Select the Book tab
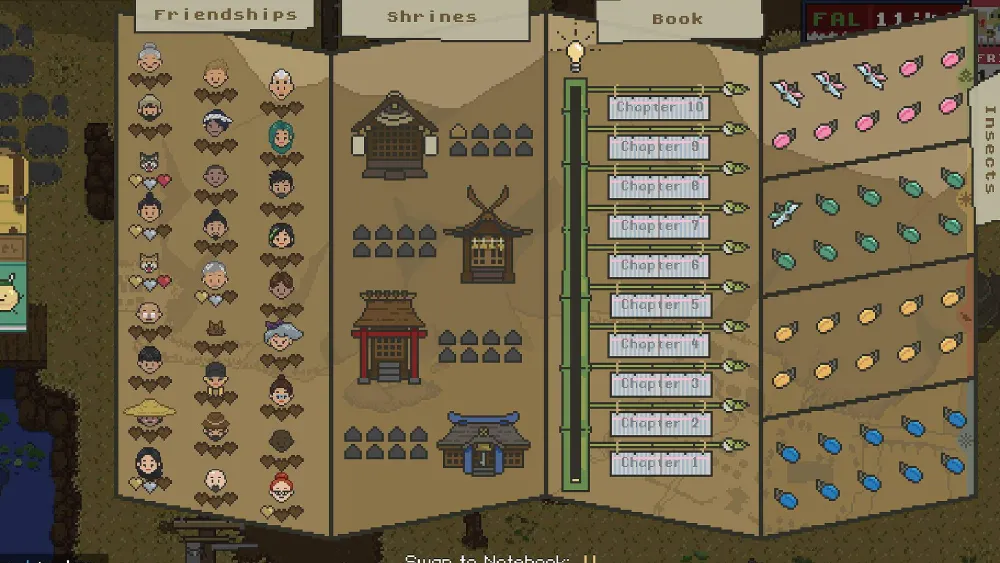Viewport: 1000px width, 563px height. (677, 19)
